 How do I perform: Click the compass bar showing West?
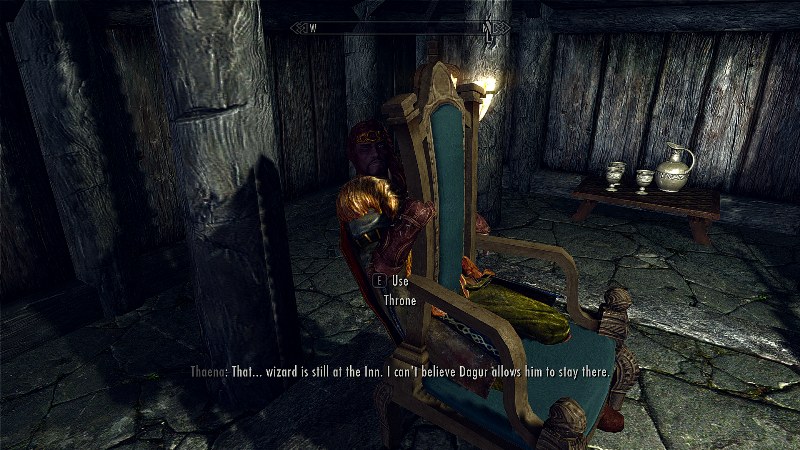coord(400,28)
